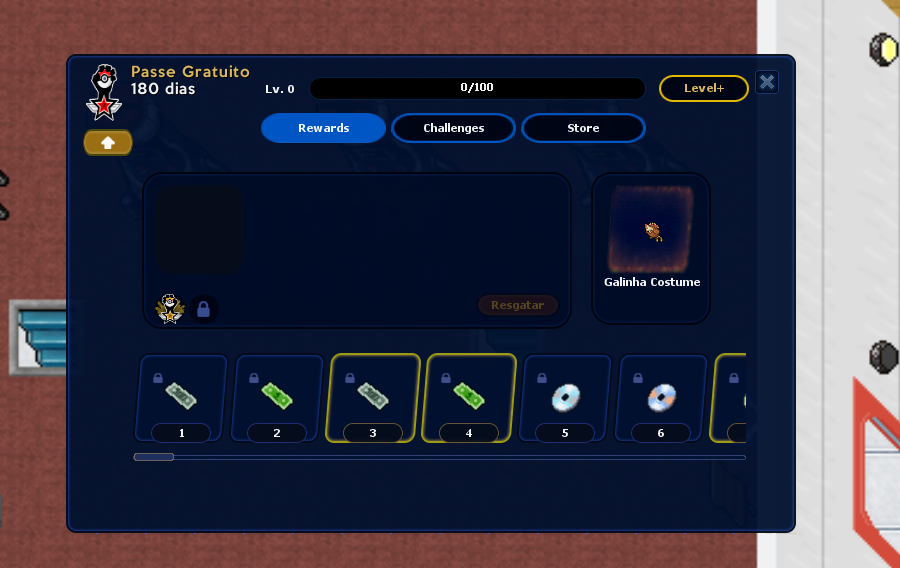Switch to the Rewards tab
This screenshot has height=568, width=900.
click(x=323, y=128)
